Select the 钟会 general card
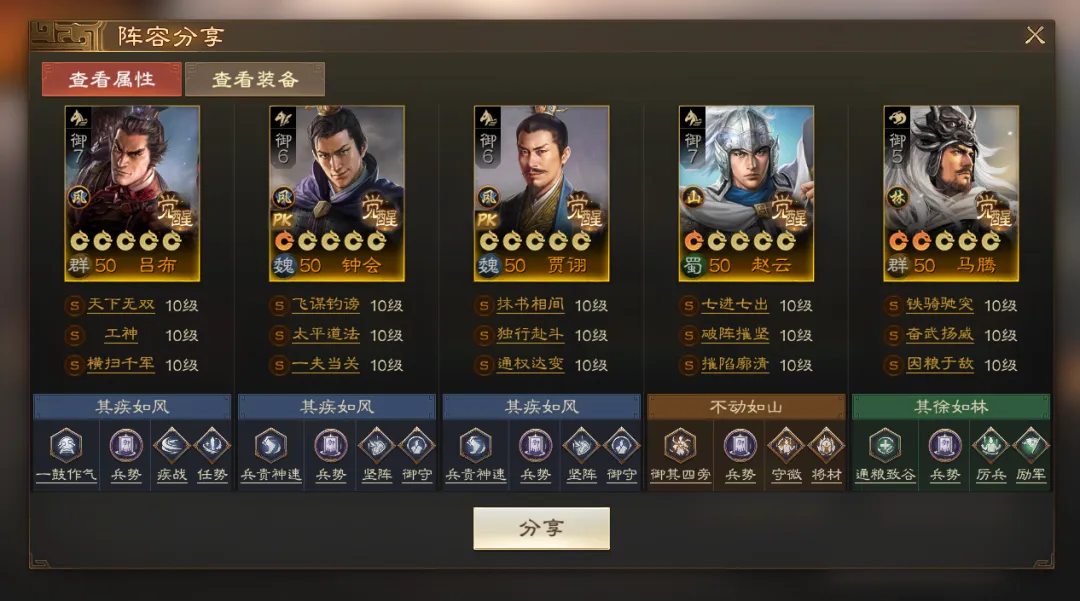 click(337, 192)
